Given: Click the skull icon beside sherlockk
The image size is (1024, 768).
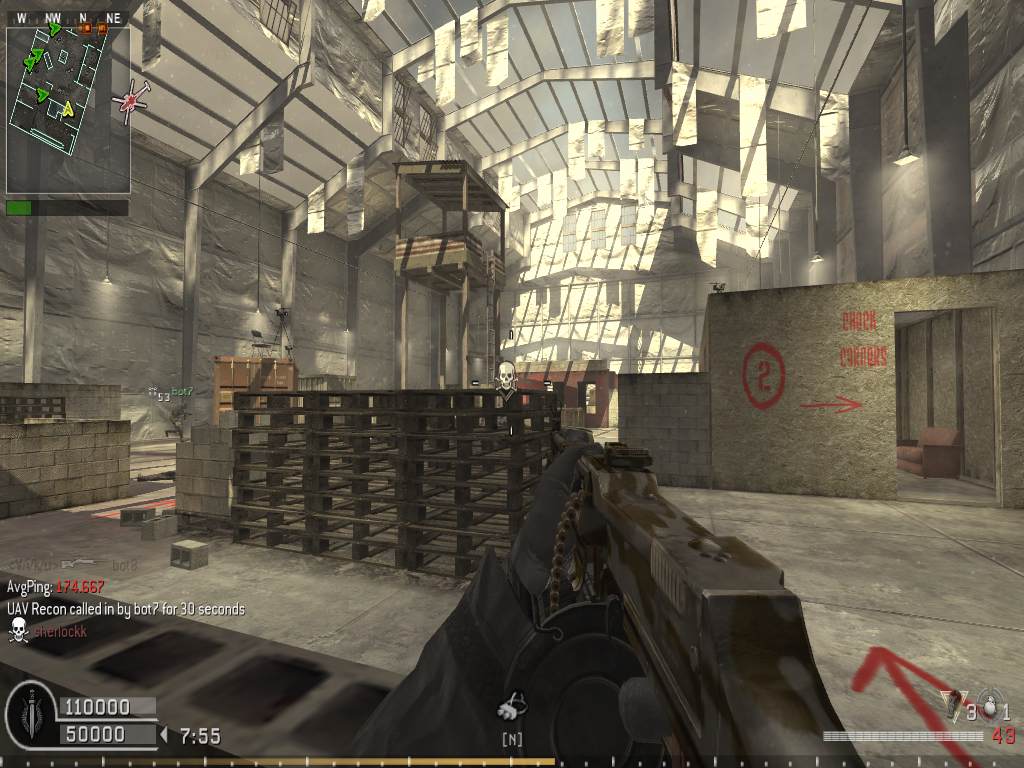Looking at the screenshot, I should (x=17, y=630).
